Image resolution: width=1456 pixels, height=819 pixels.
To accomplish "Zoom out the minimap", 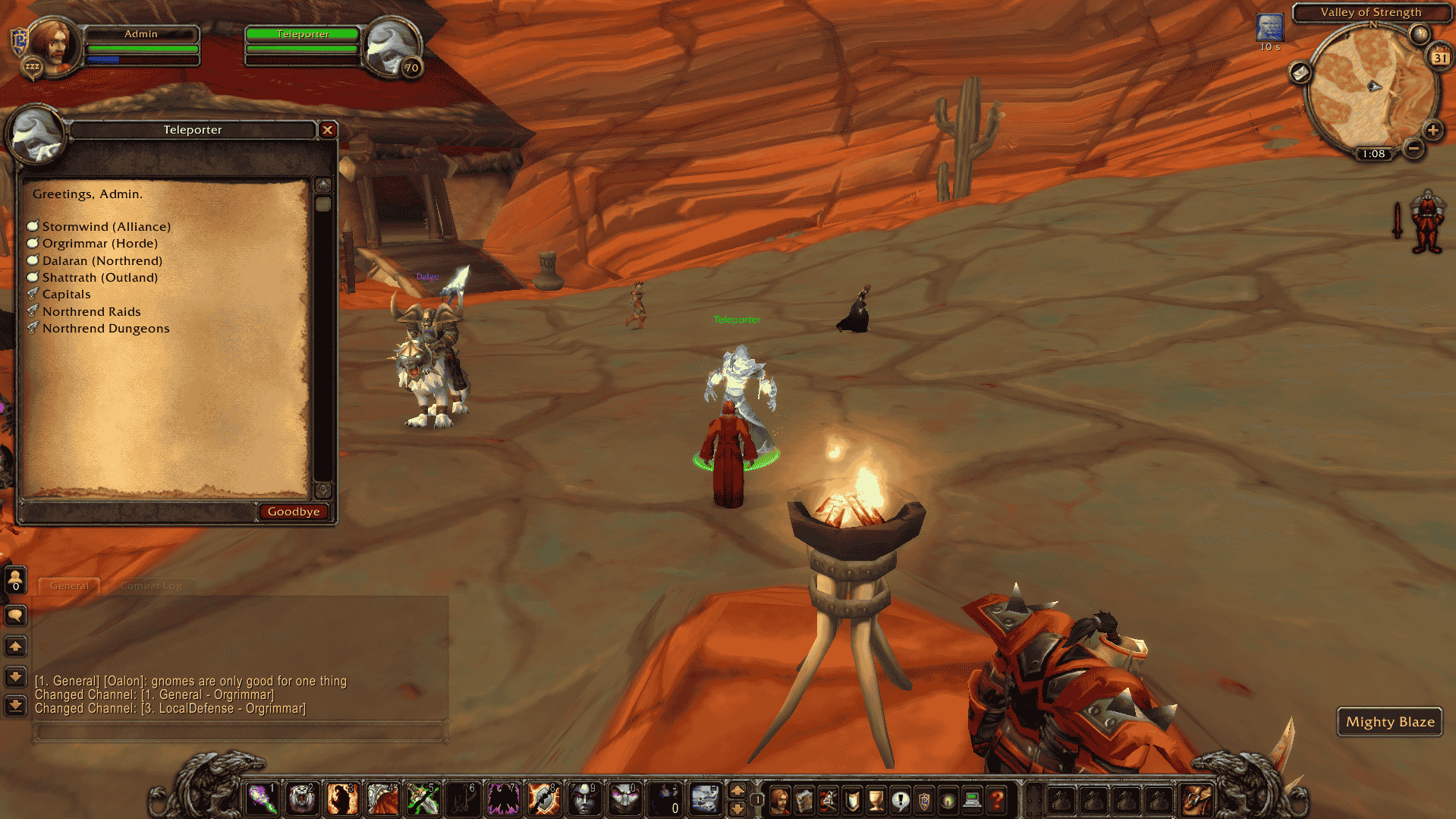I will coord(1413,148).
